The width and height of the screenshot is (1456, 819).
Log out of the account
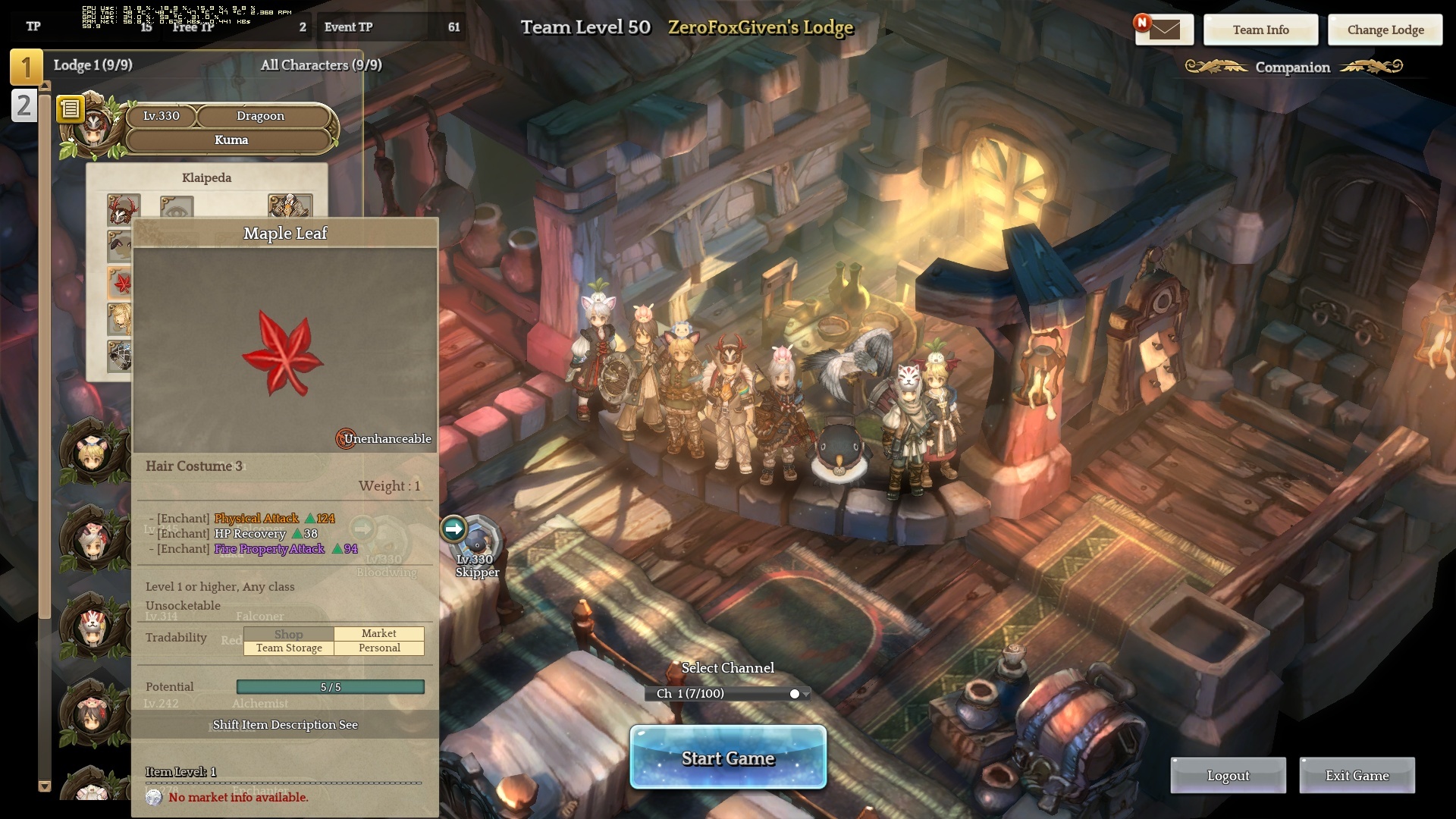[x=1228, y=775]
